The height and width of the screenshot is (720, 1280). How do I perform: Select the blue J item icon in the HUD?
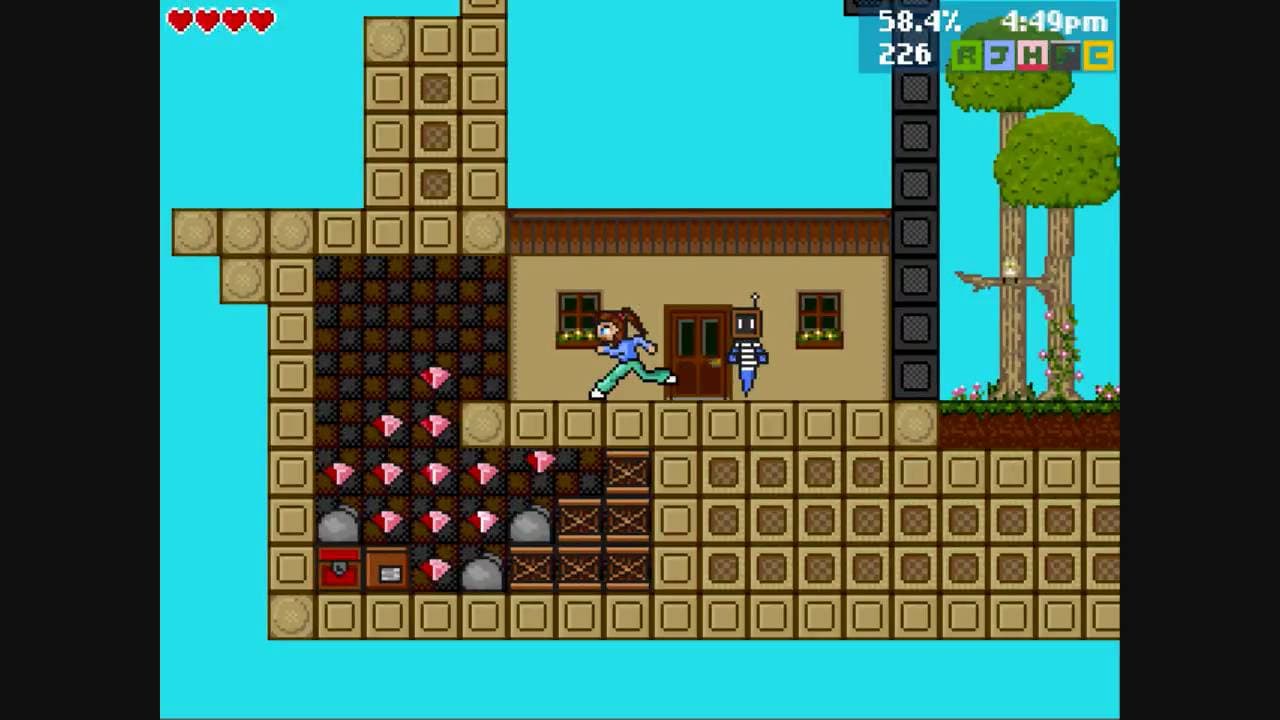click(1000, 56)
